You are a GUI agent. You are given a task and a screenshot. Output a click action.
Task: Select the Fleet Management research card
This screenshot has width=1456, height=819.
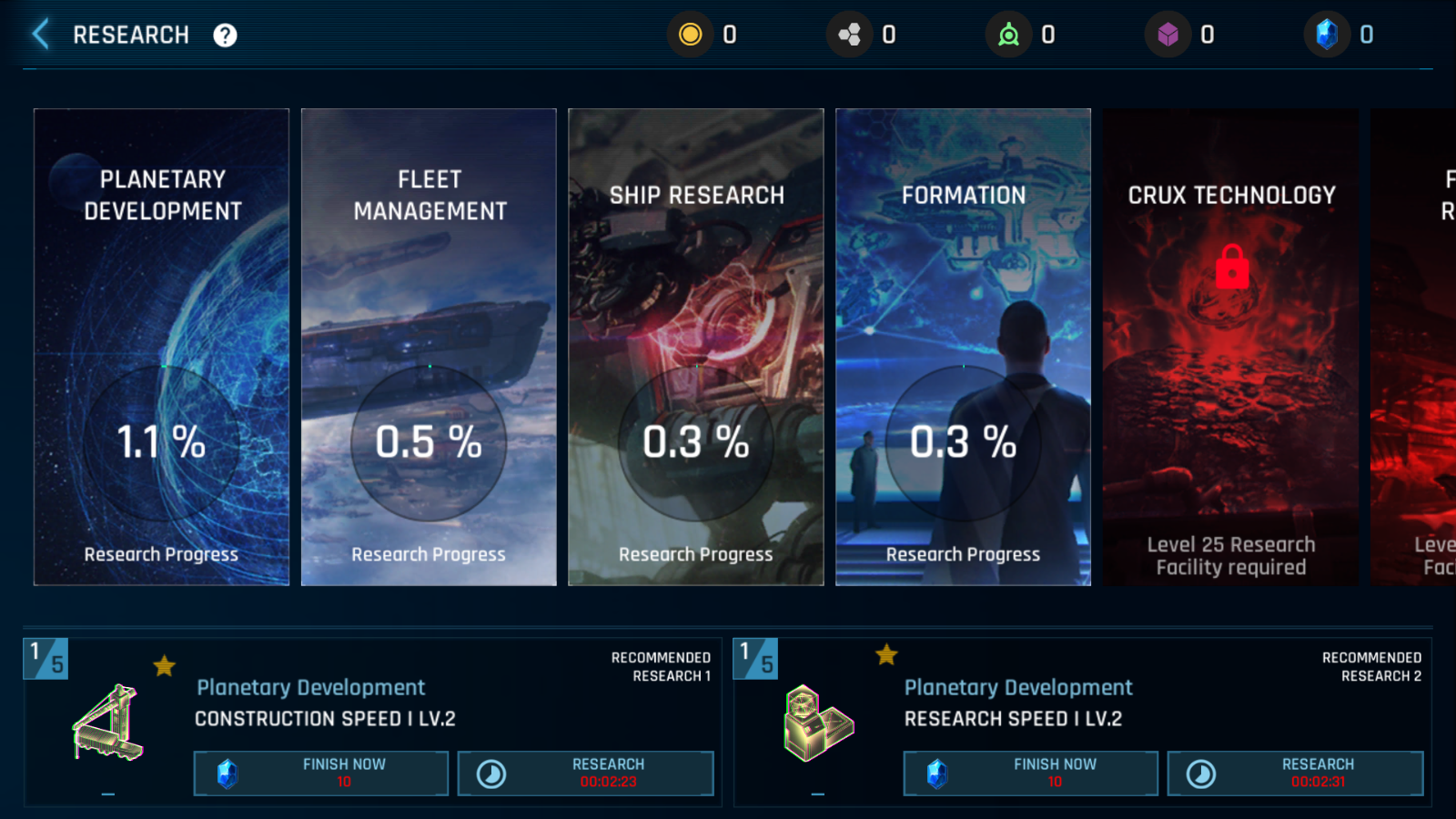429,347
